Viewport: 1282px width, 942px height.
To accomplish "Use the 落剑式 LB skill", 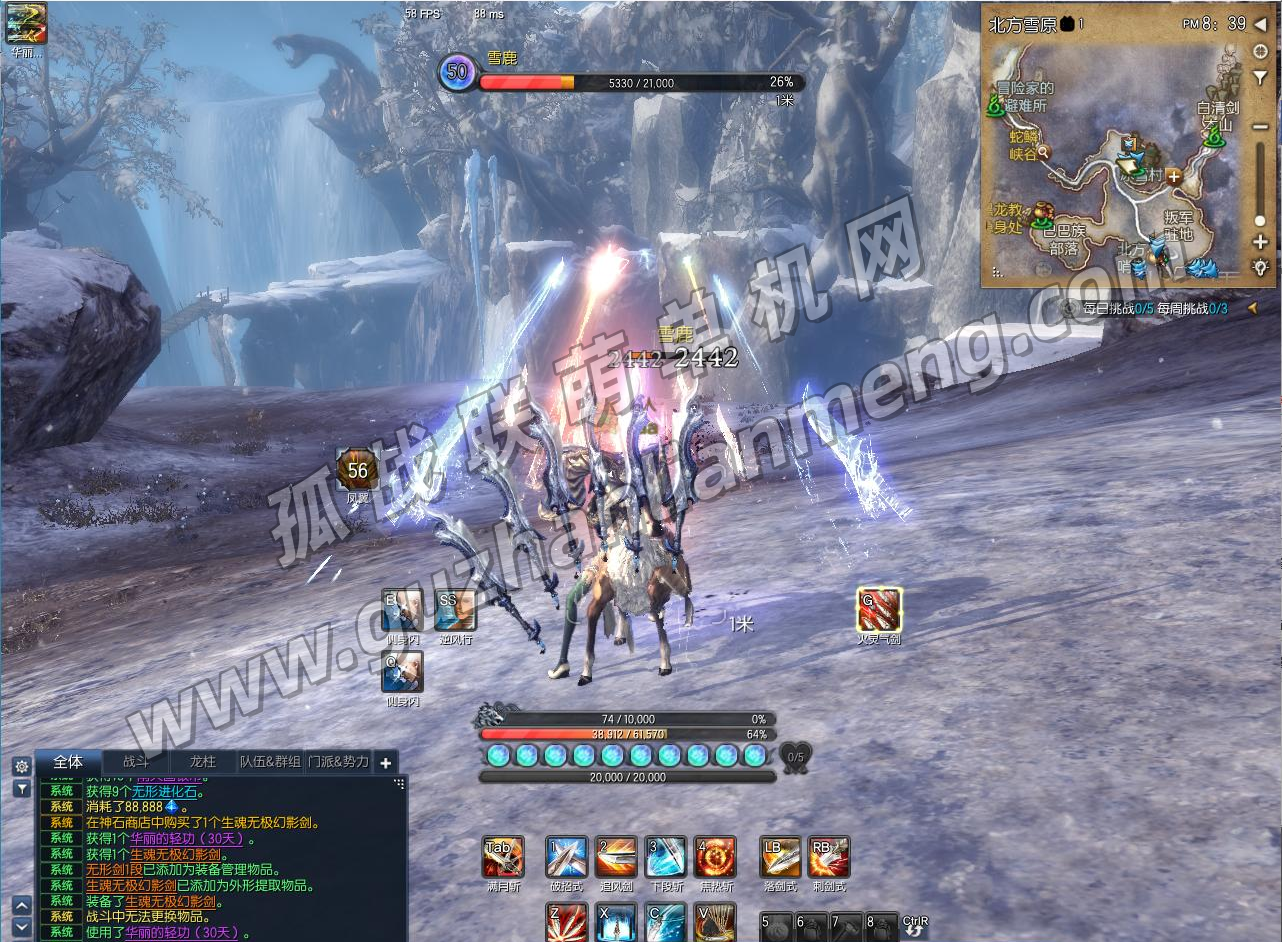I will [x=780, y=857].
